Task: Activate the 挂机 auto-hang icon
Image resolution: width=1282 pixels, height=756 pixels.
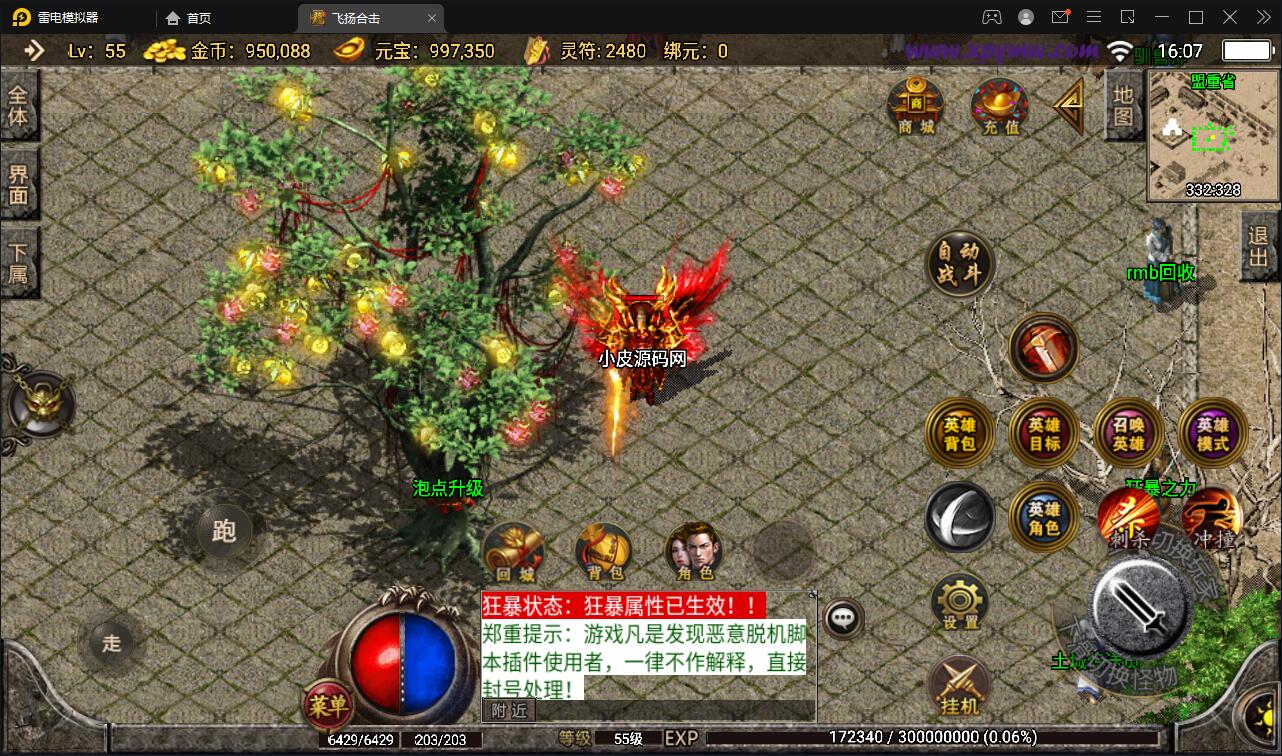Action: [x=959, y=685]
